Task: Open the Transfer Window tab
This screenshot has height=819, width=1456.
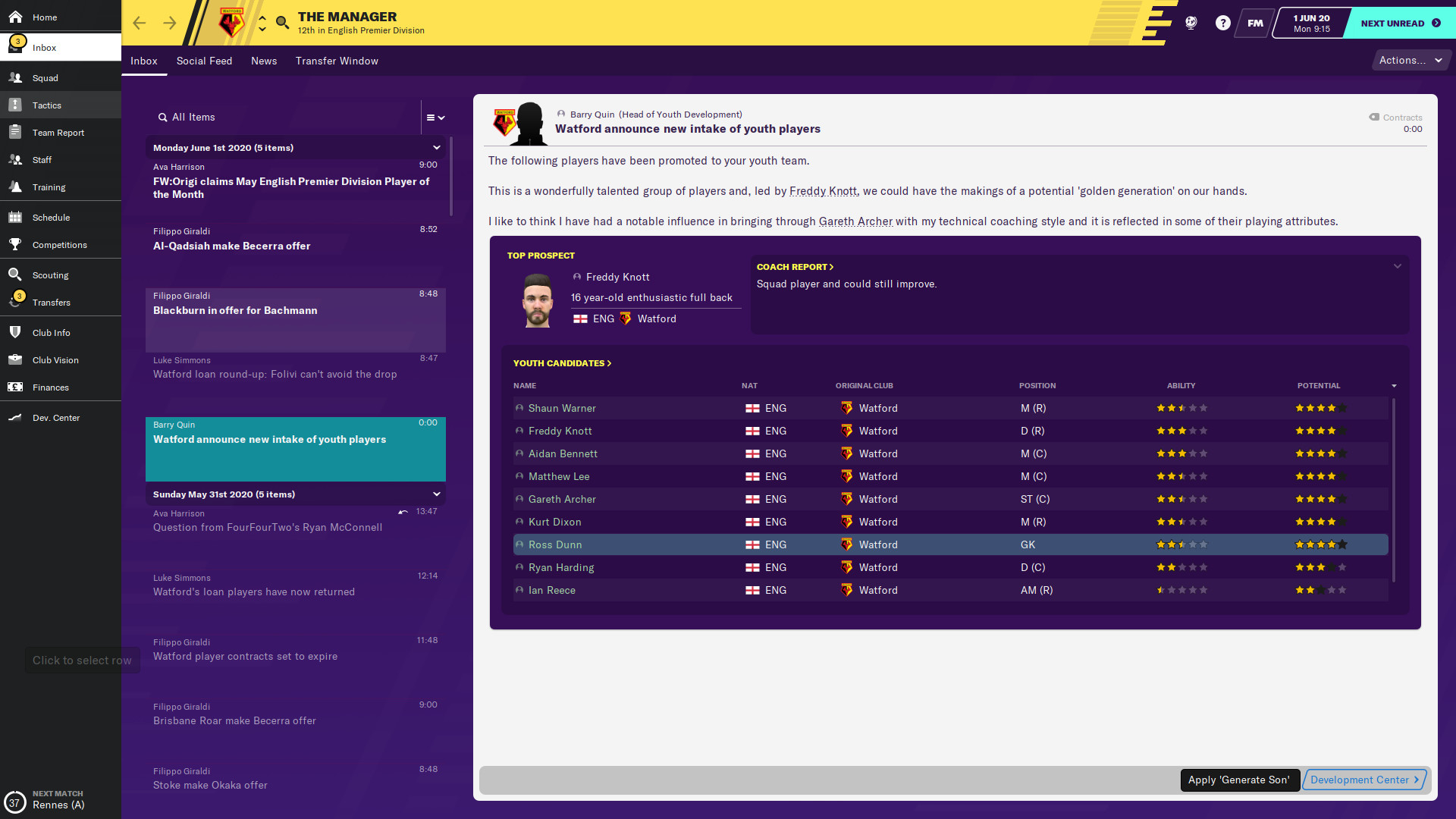Action: tap(337, 61)
